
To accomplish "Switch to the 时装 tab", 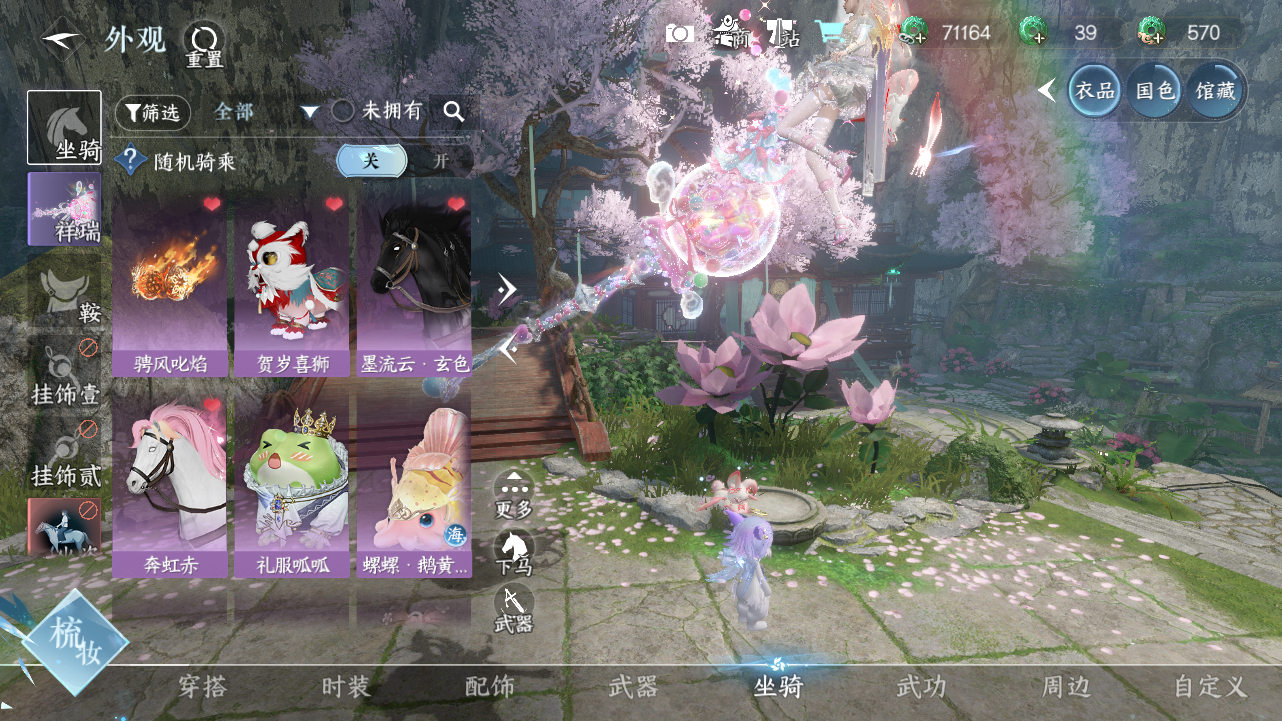I will (346, 687).
